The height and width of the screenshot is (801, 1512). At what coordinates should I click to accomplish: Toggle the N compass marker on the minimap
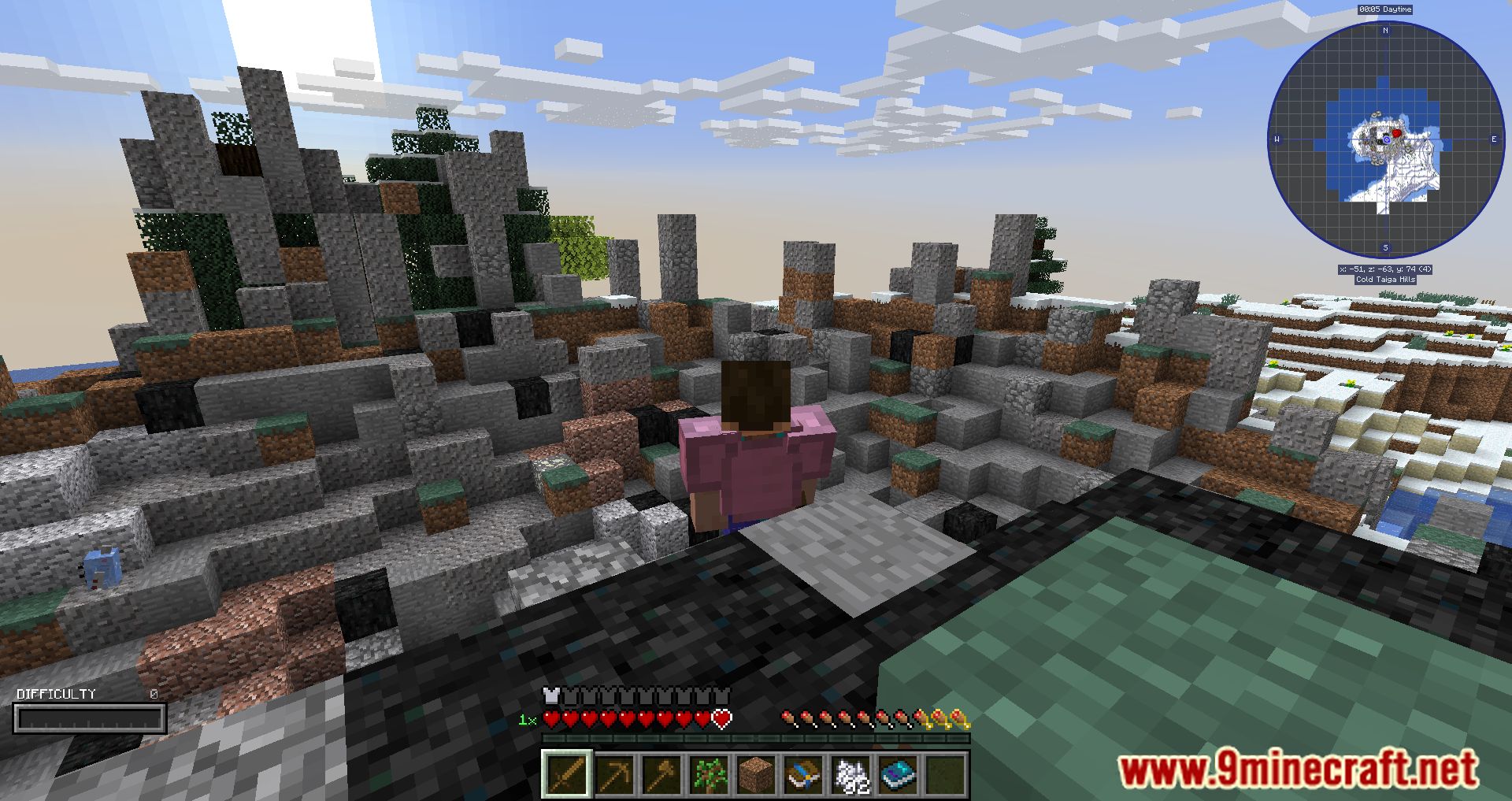(1385, 31)
